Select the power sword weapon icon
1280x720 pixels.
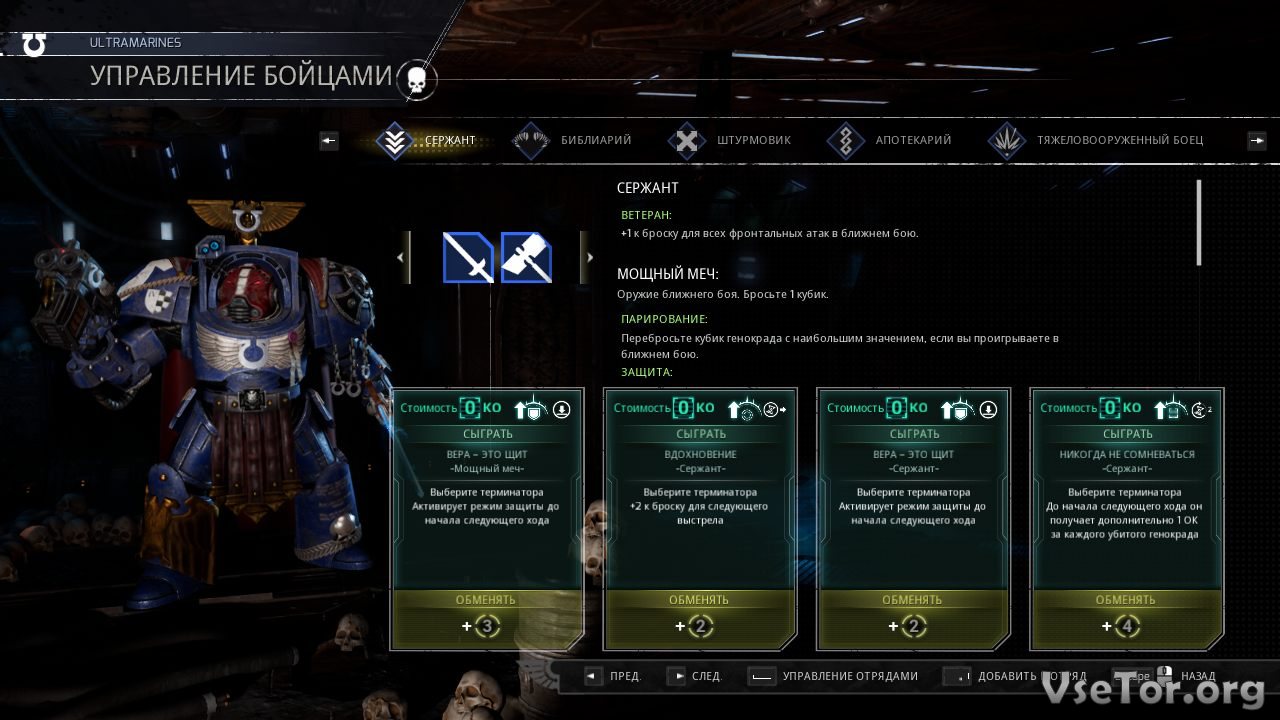point(468,258)
